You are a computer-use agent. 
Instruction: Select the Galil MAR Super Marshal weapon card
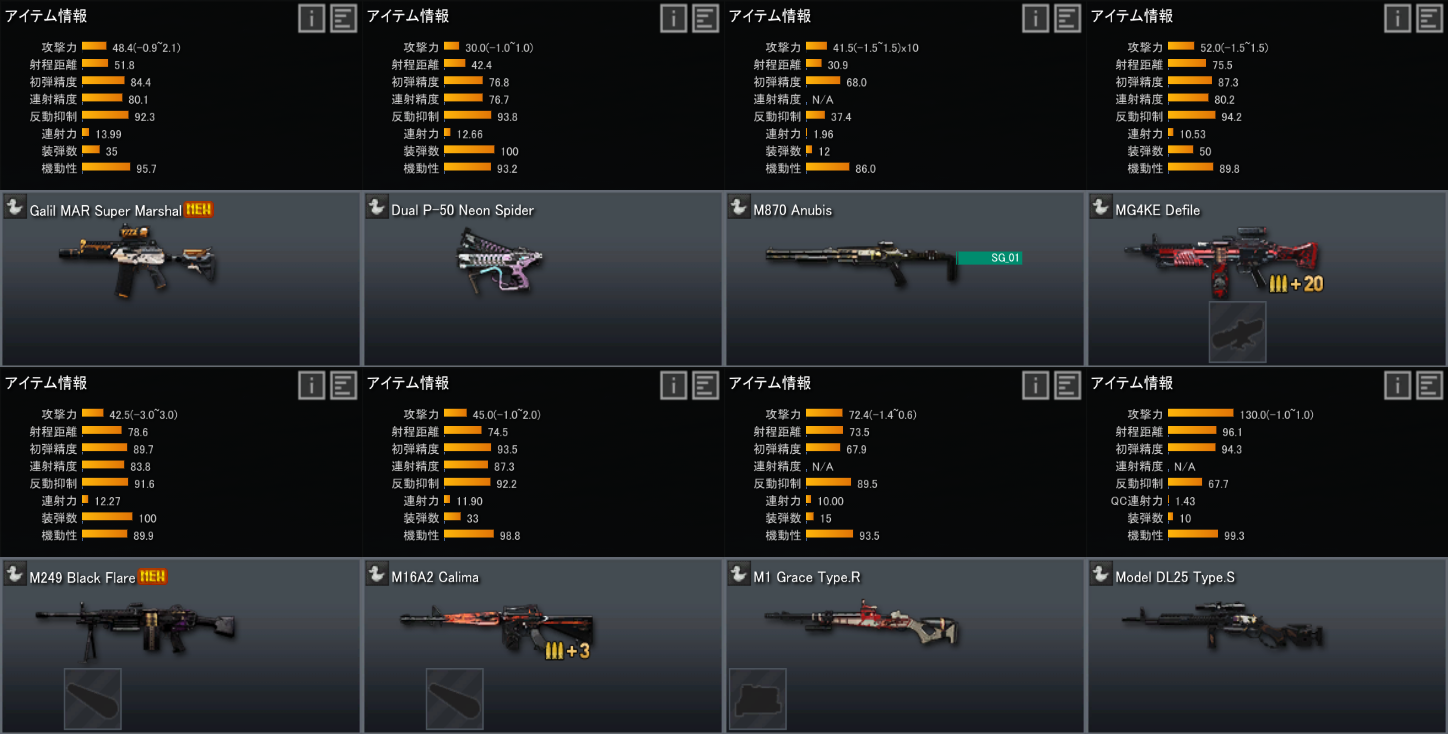coord(180,280)
